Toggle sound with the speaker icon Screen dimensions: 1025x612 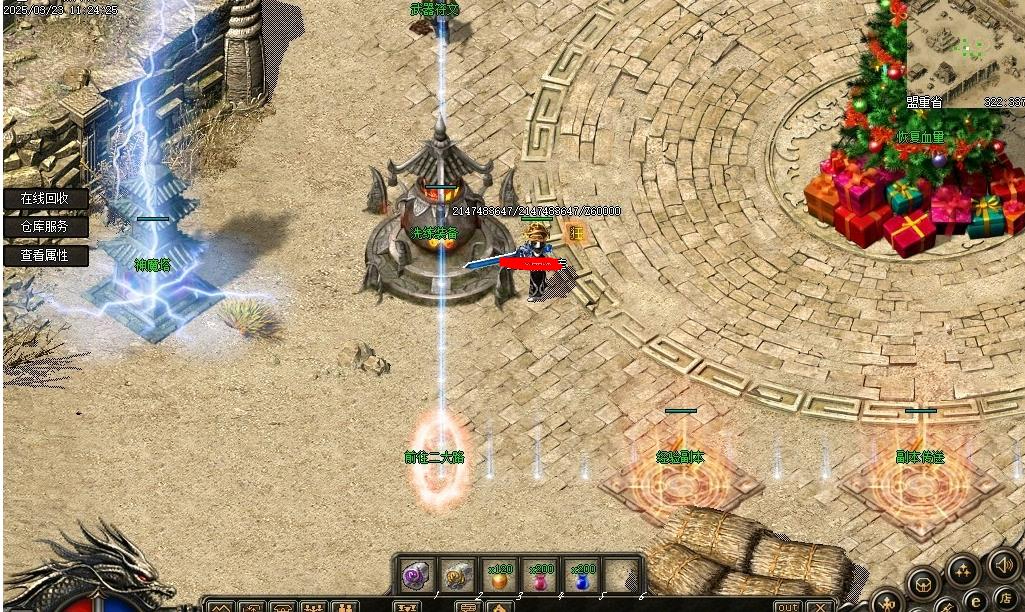tap(1003, 565)
